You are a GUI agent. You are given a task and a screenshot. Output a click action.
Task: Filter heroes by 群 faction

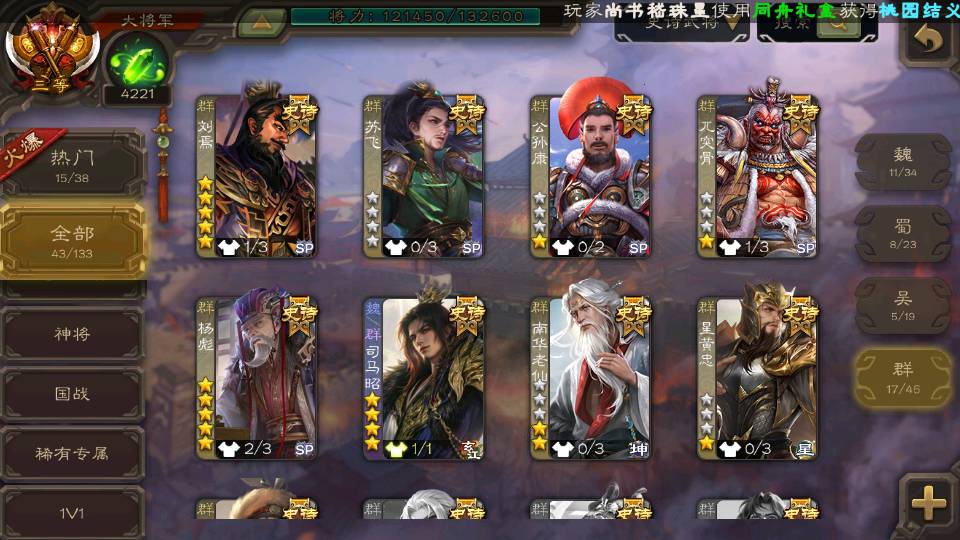pos(902,377)
